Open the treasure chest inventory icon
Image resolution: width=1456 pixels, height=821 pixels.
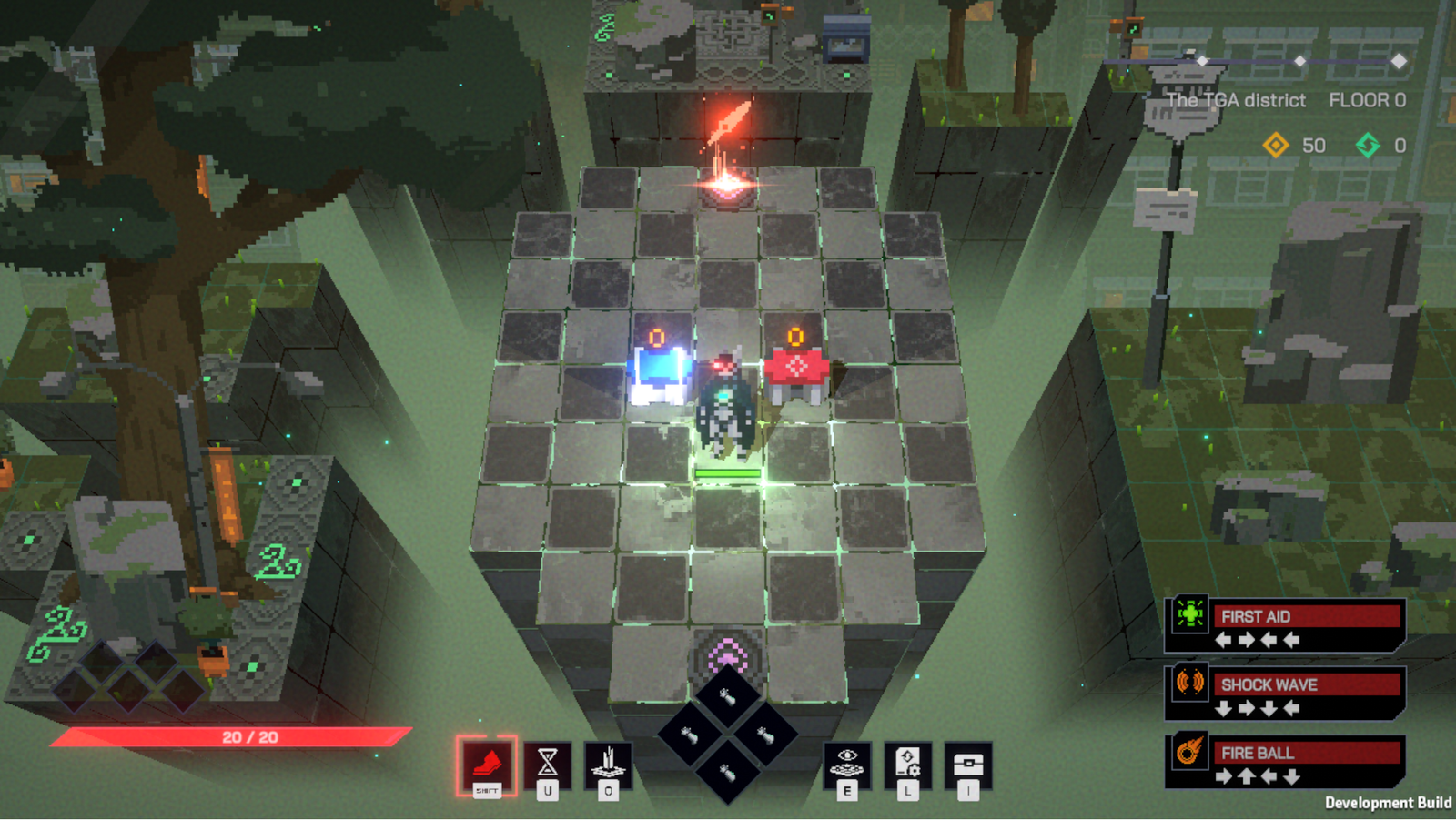(x=968, y=763)
